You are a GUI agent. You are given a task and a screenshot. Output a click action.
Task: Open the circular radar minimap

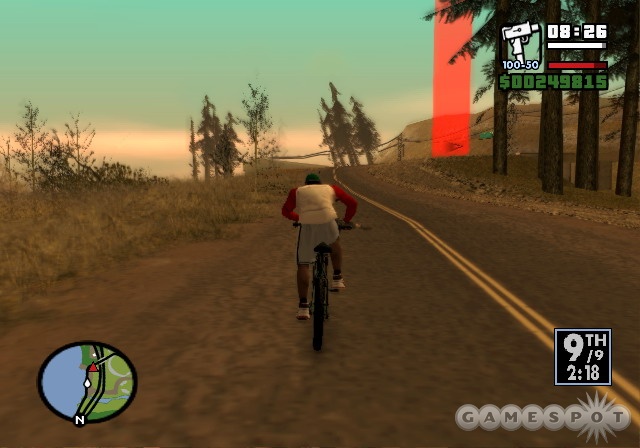[87, 381]
